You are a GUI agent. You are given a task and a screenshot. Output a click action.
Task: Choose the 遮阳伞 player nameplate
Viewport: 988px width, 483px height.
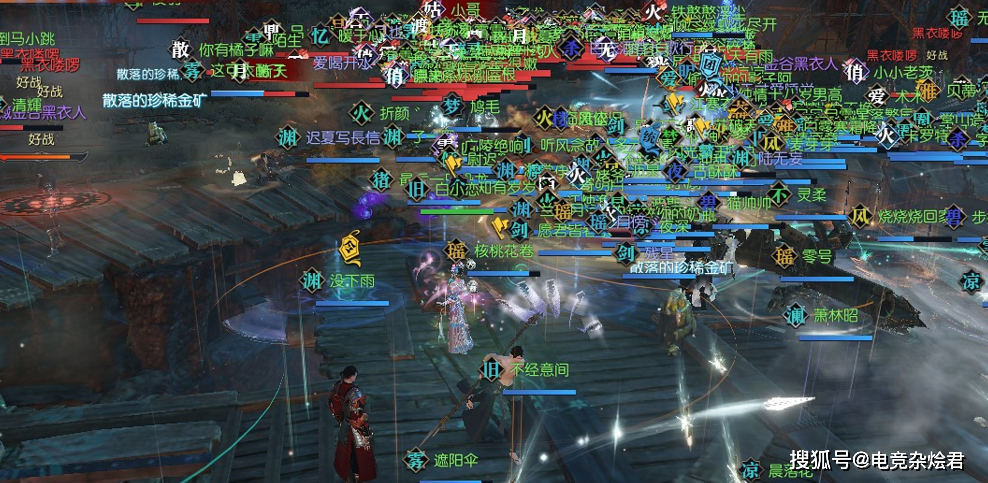pyautogui.click(x=457, y=461)
